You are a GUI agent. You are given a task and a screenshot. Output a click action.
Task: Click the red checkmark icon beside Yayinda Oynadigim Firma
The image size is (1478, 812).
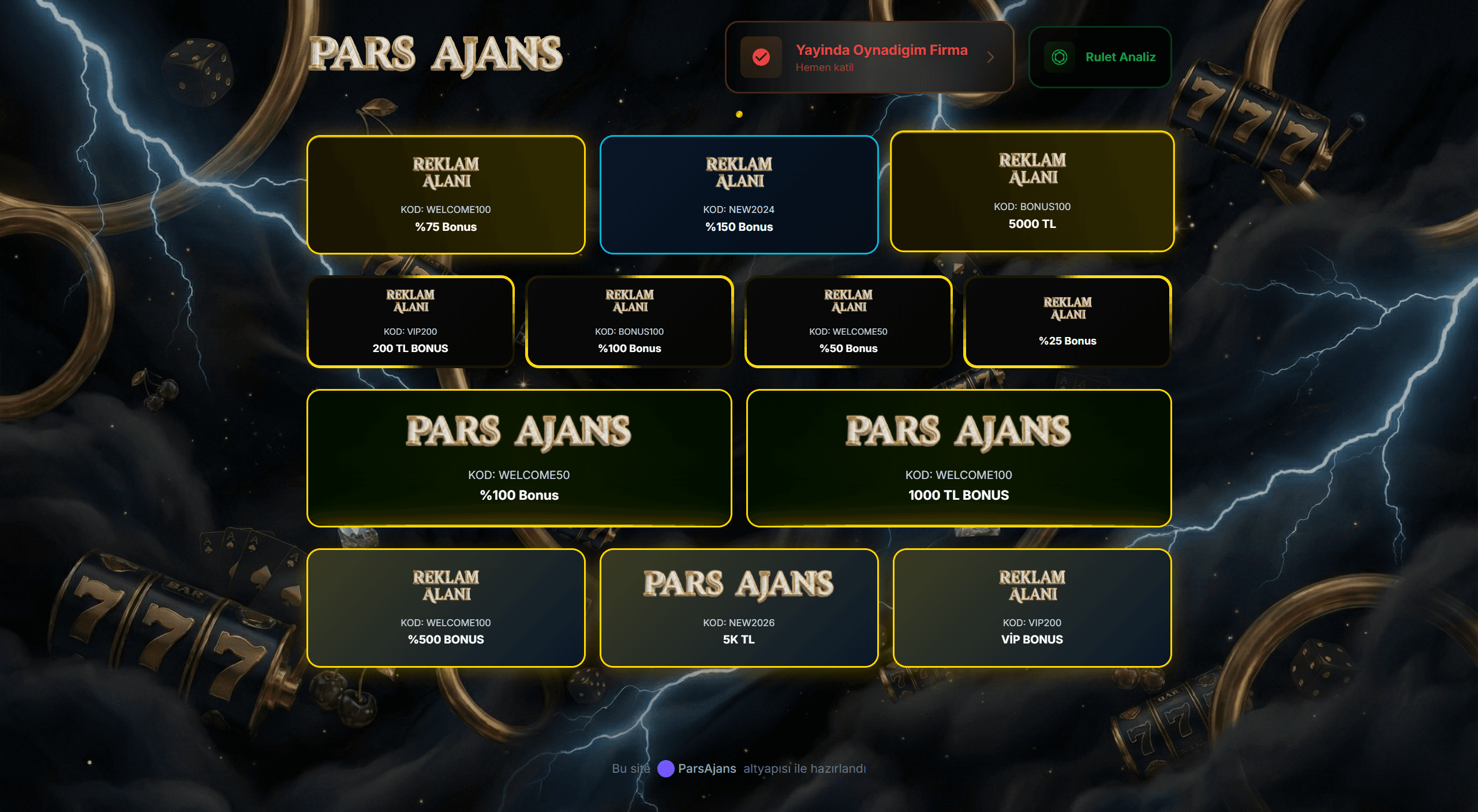click(x=761, y=57)
